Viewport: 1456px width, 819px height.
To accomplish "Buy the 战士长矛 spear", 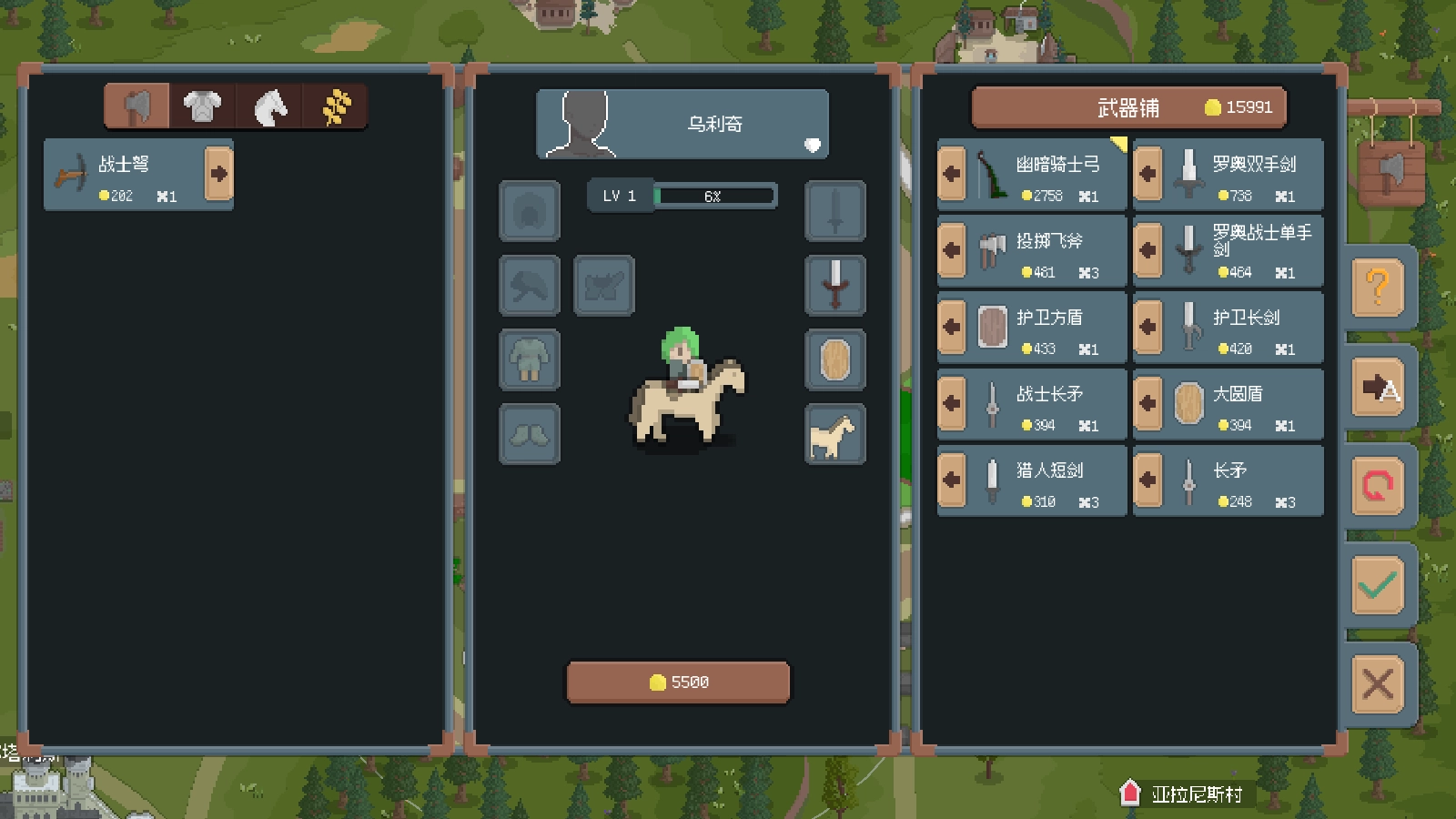I will pos(952,403).
